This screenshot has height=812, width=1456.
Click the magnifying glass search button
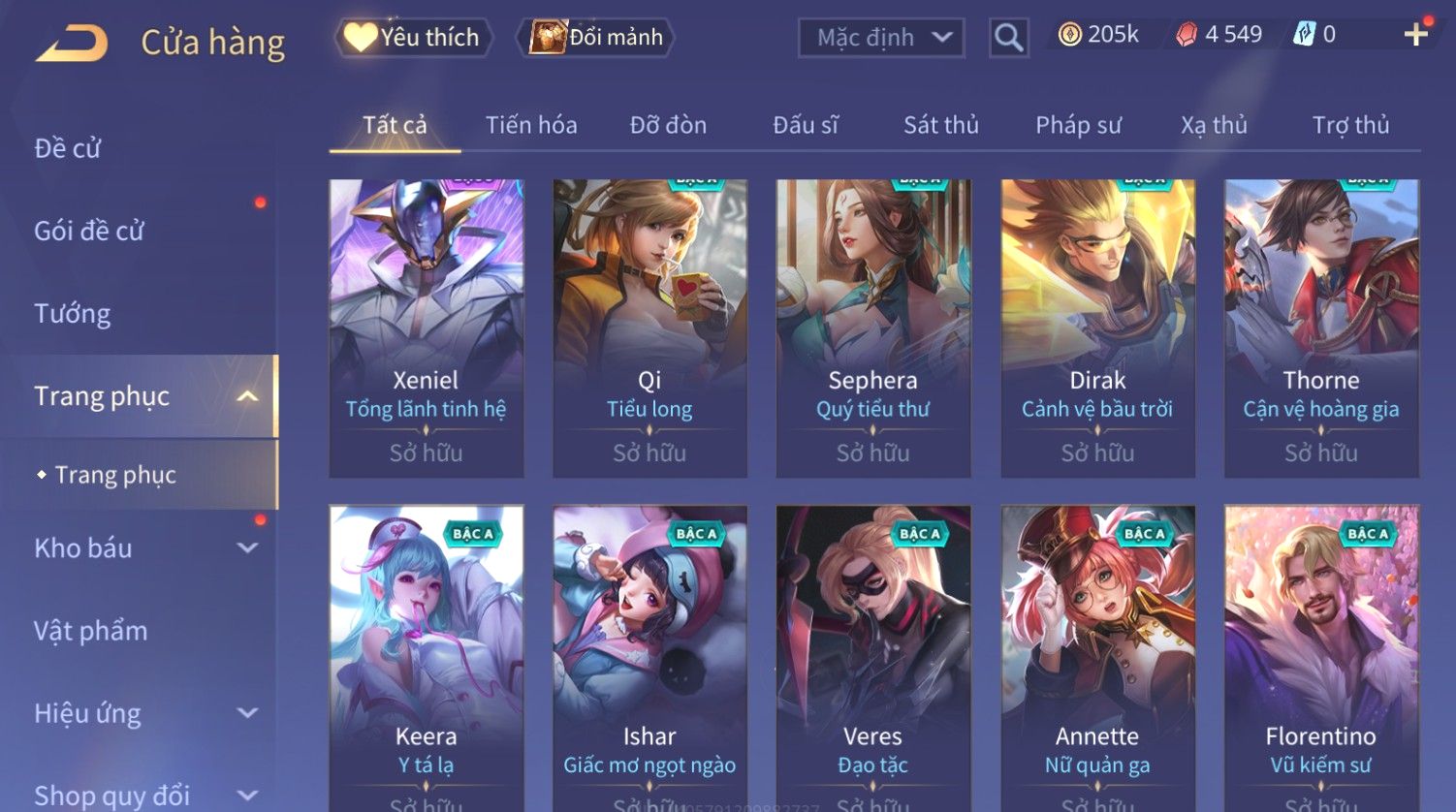pyautogui.click(x=1008, y=38)
